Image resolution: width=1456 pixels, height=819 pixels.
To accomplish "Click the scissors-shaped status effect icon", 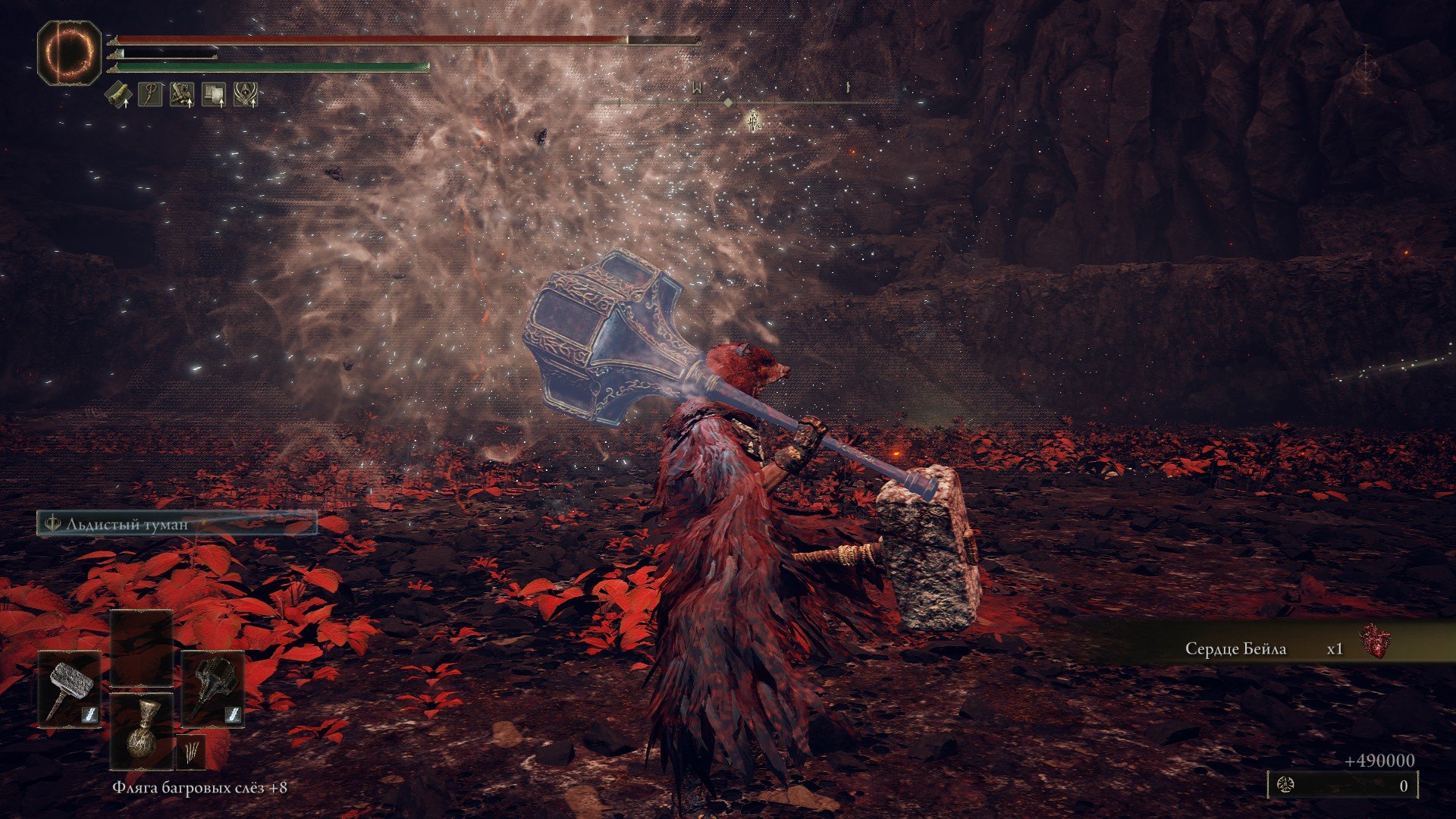I will click(x=150, y=95).
